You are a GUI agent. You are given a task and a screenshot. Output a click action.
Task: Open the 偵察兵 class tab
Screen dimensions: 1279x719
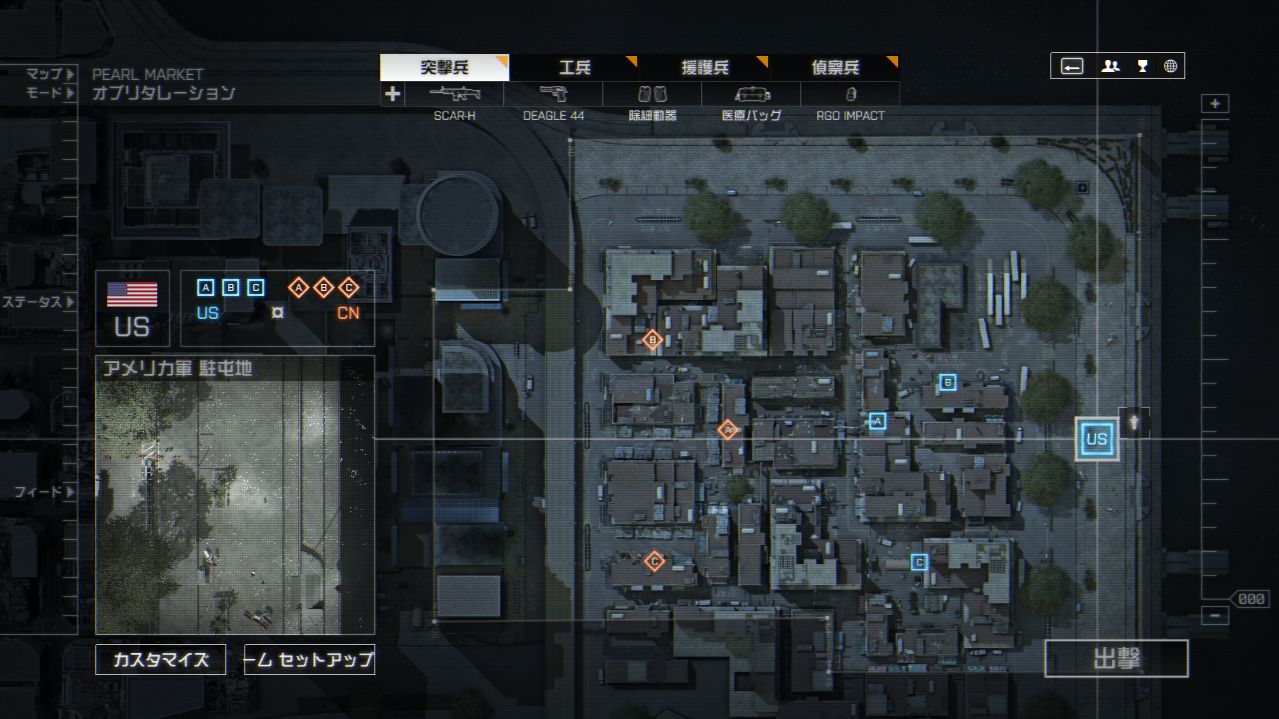pyautogui.click(x=834, y=68)
